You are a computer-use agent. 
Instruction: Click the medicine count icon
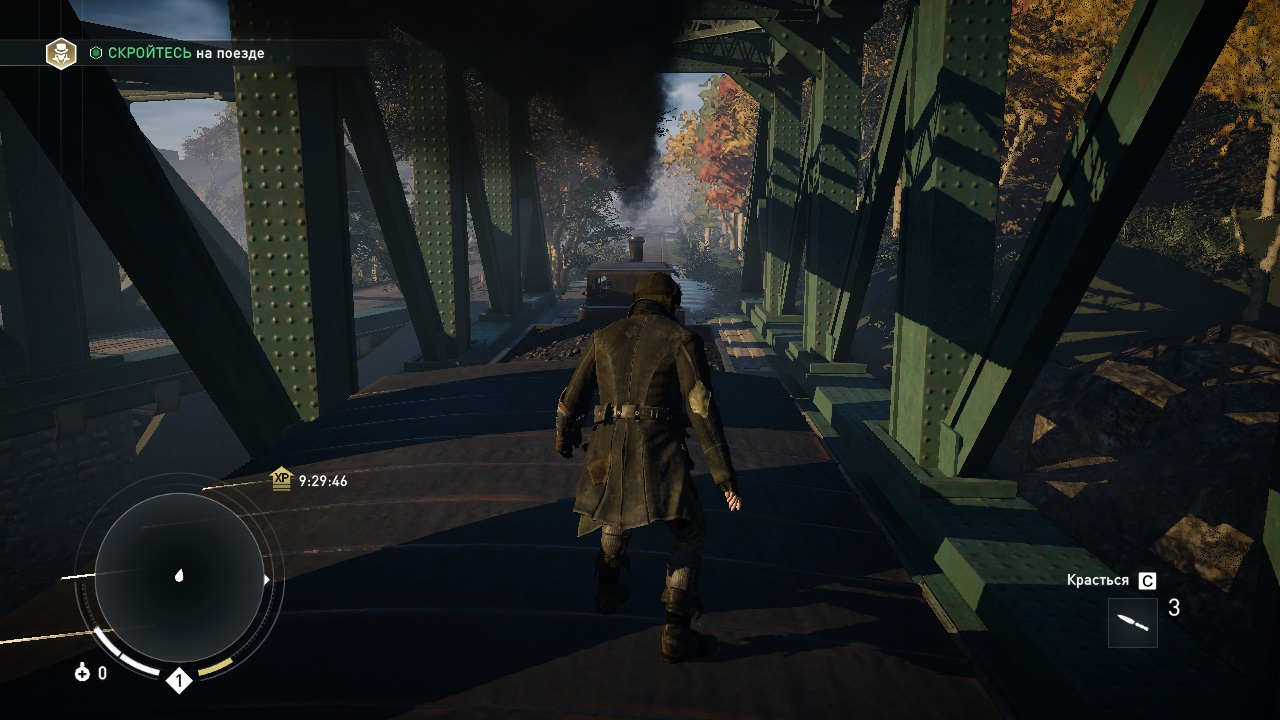[82, 673]
